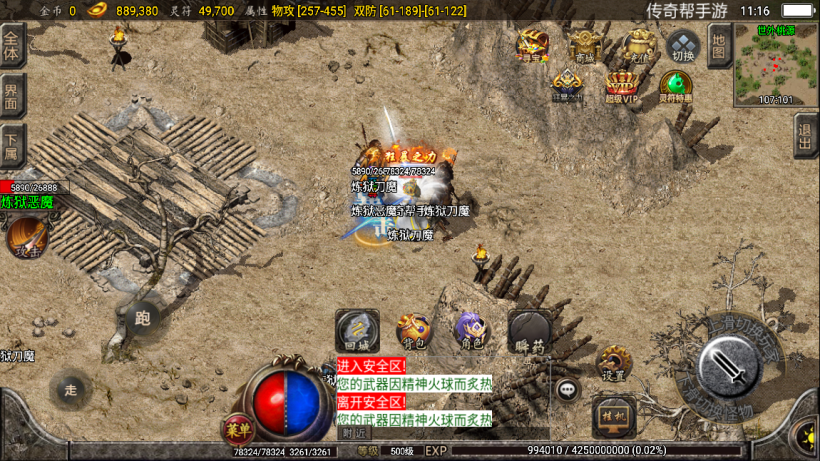Tap the 退出 exit button
820x461 pixels.
point(806,134)
